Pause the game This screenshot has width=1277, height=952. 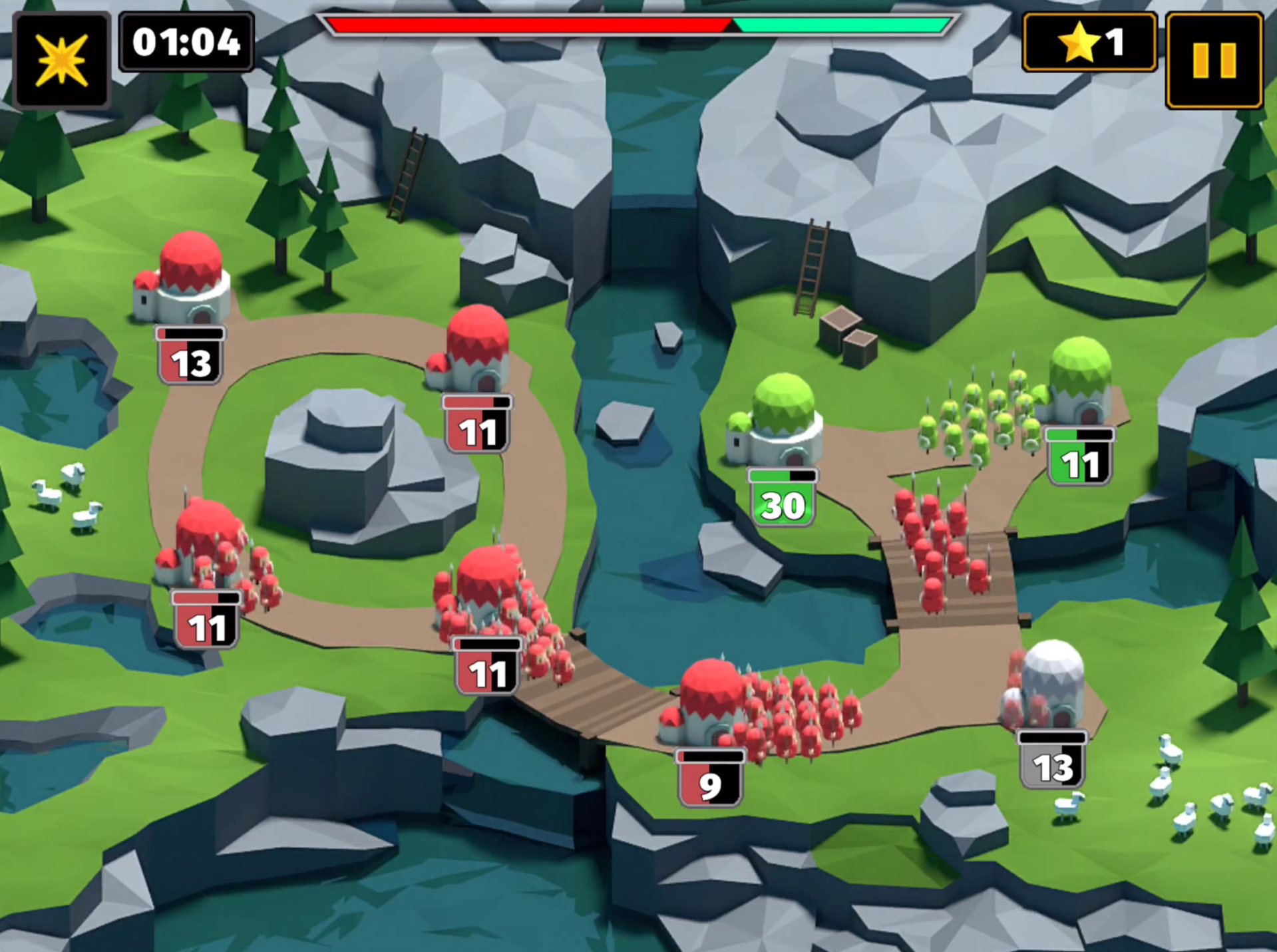click(x=1214, y=61)
